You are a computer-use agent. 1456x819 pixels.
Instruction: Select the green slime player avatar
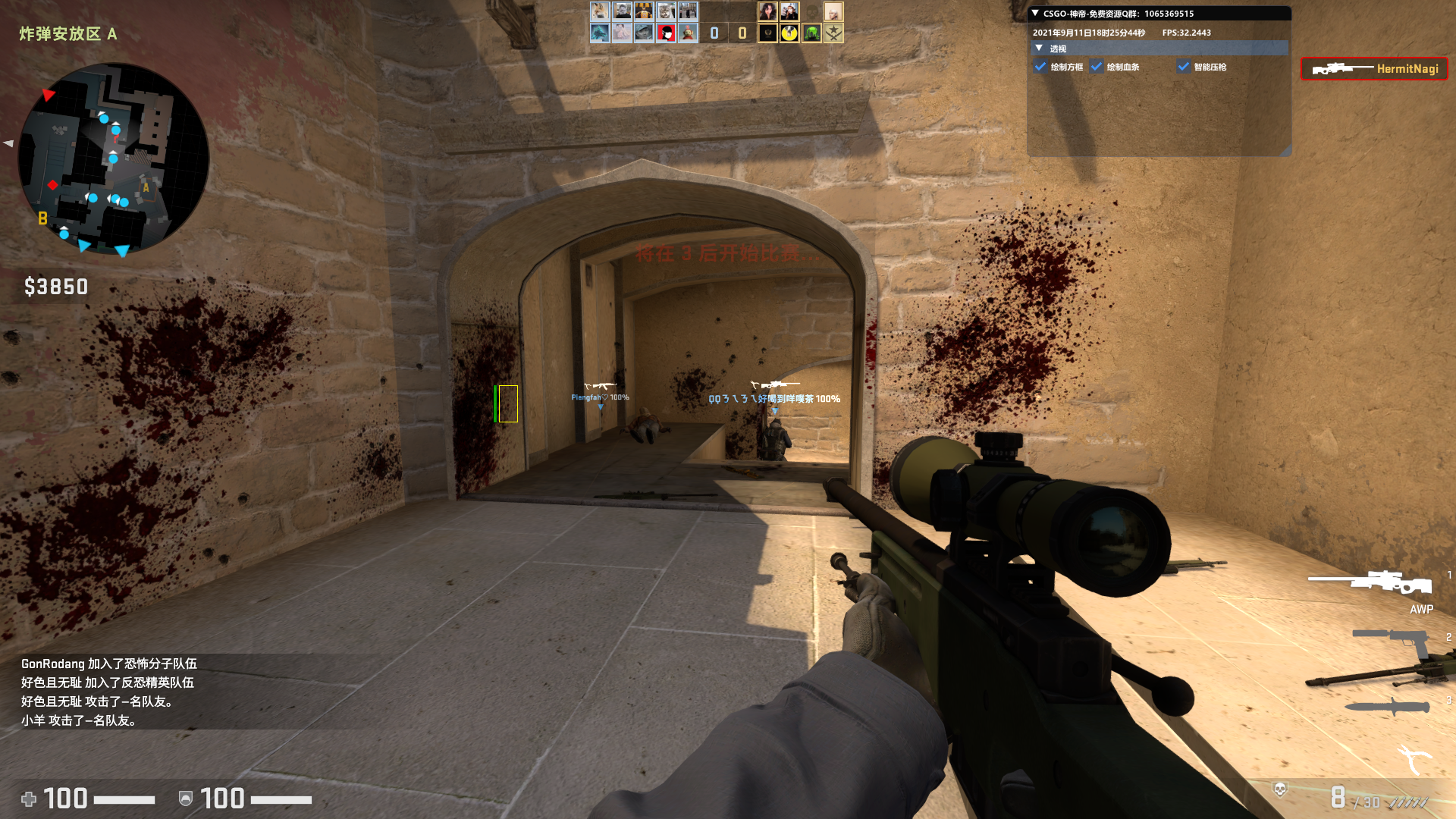point(811,33)
